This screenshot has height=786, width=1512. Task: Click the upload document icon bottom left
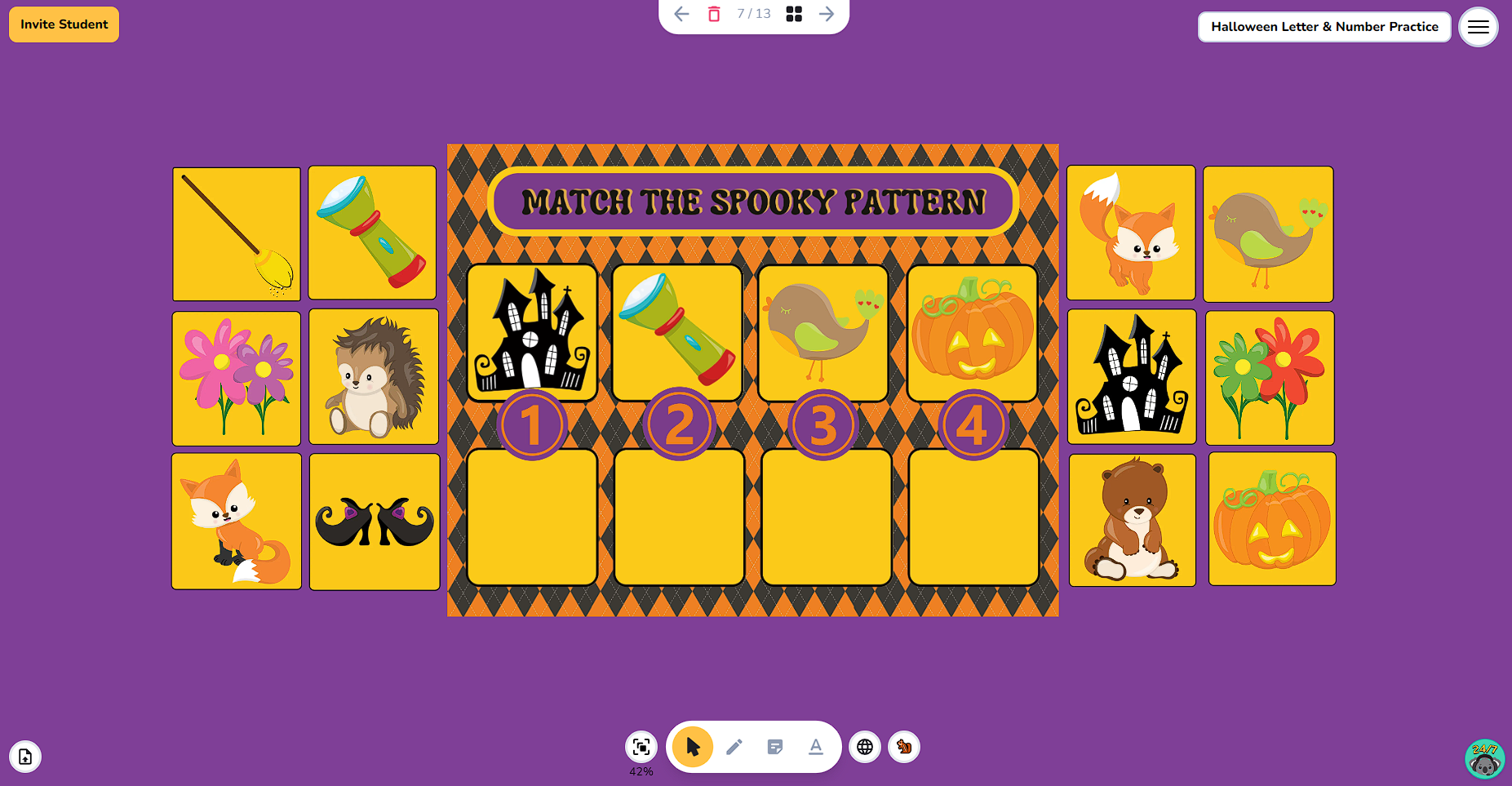[25, 757]
